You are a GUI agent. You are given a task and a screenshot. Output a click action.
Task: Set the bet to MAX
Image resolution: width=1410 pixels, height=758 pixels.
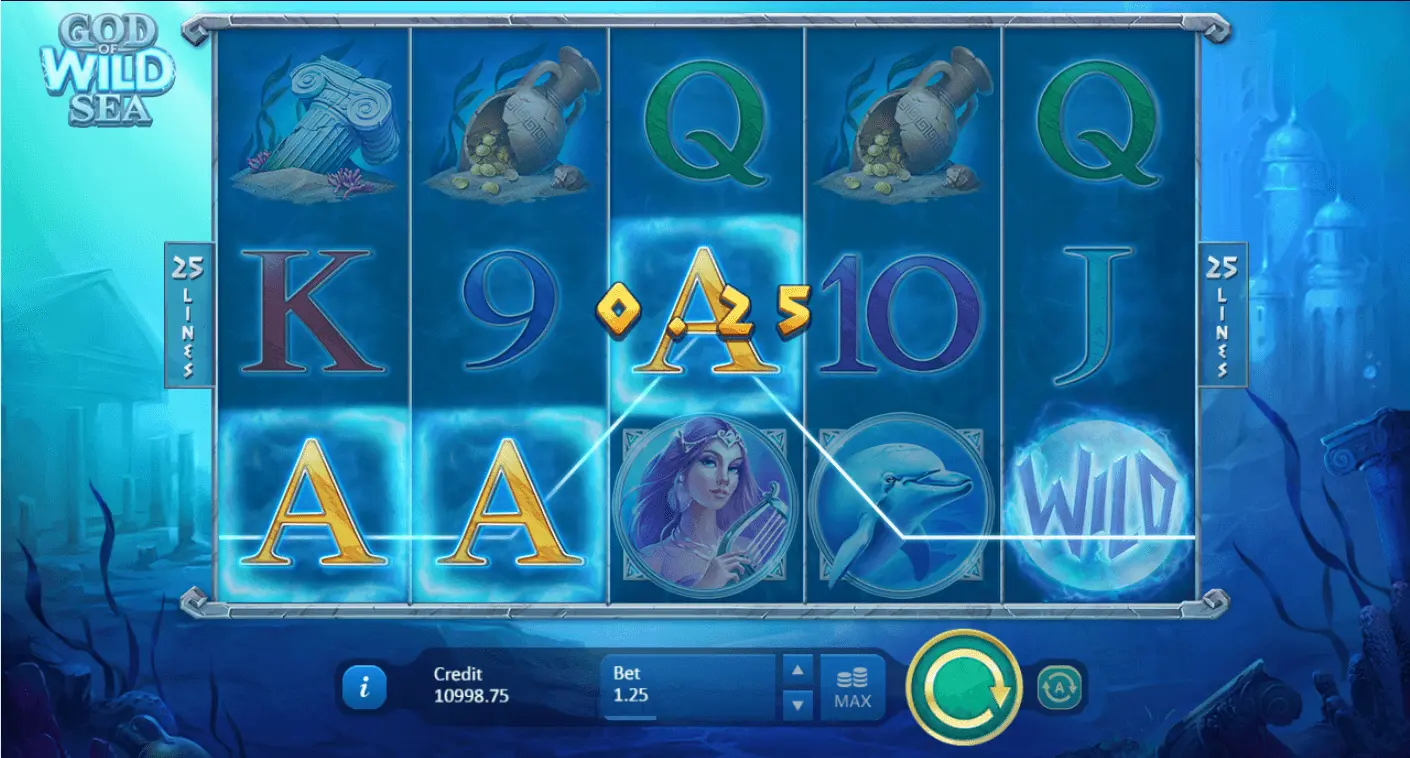852,687
